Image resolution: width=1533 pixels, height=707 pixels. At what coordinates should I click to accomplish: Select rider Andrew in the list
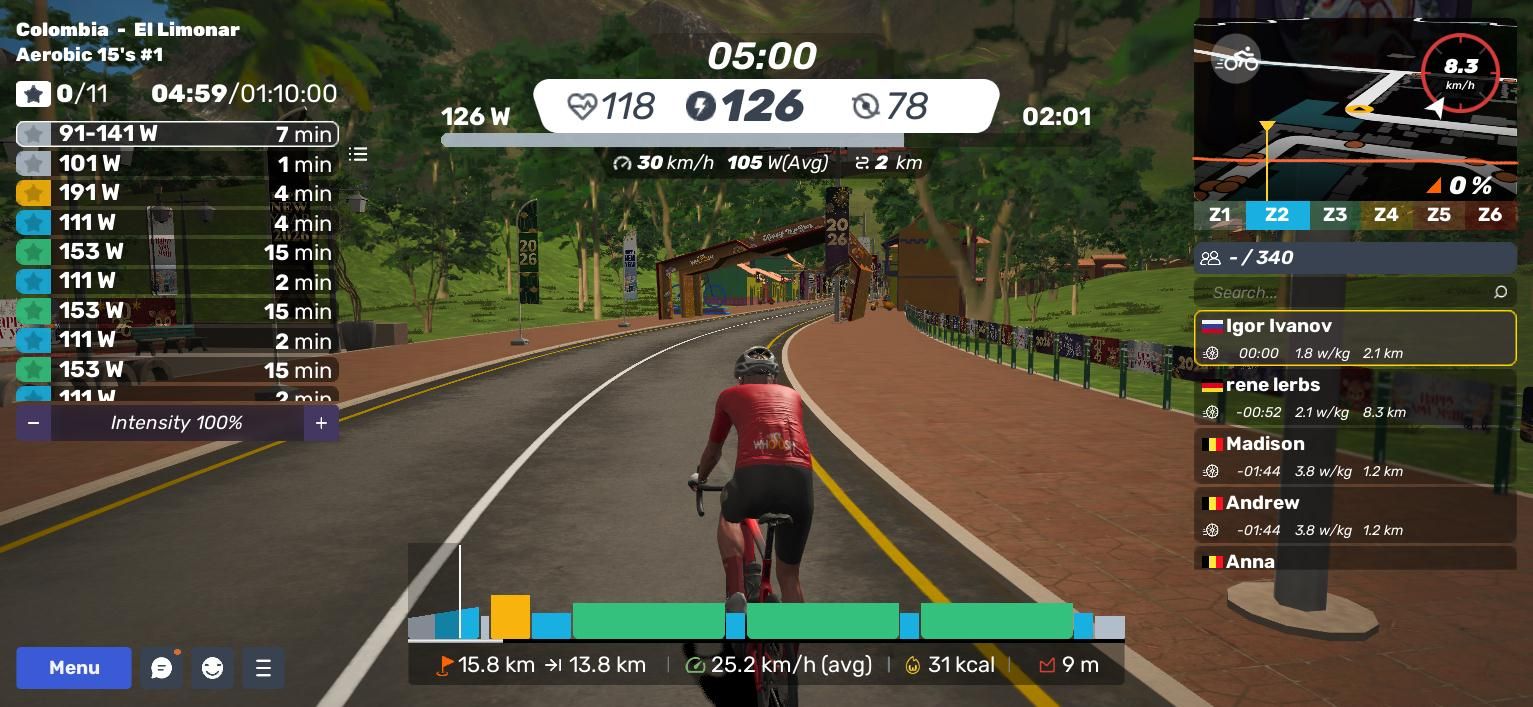1354,515
